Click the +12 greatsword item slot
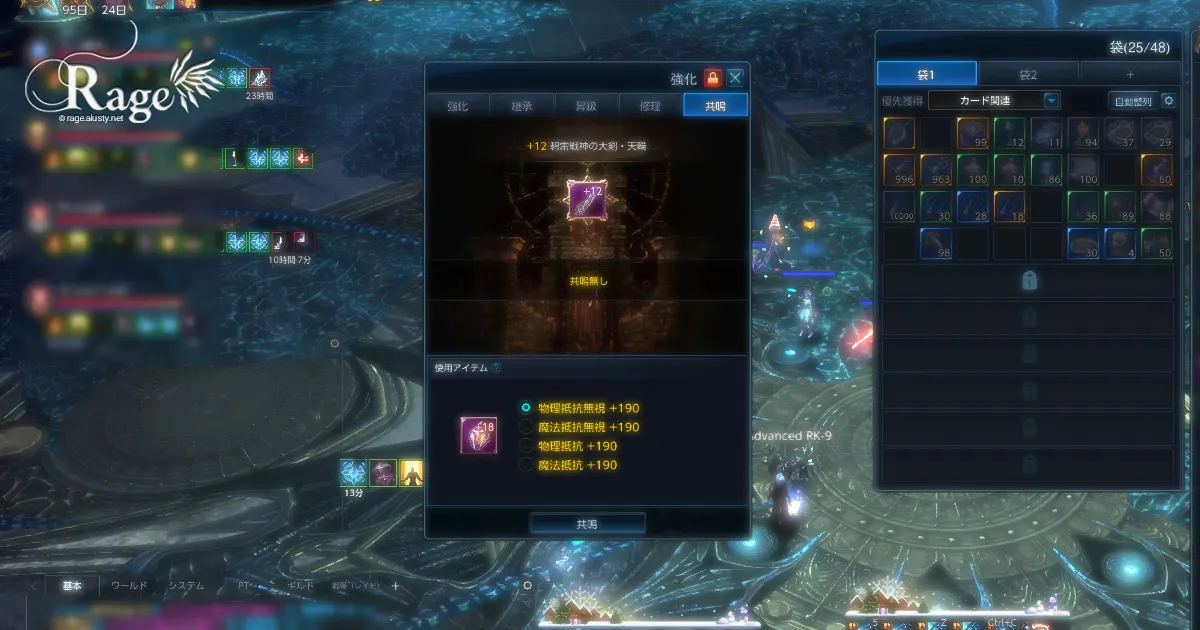 pos(586,197)
